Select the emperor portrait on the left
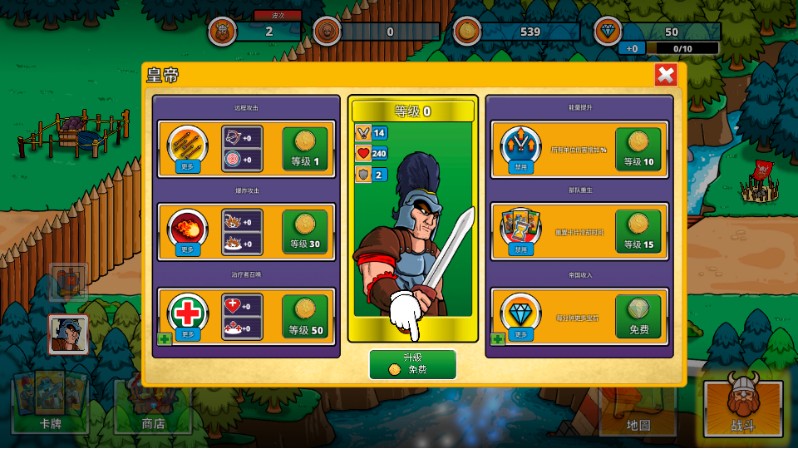 69,335
